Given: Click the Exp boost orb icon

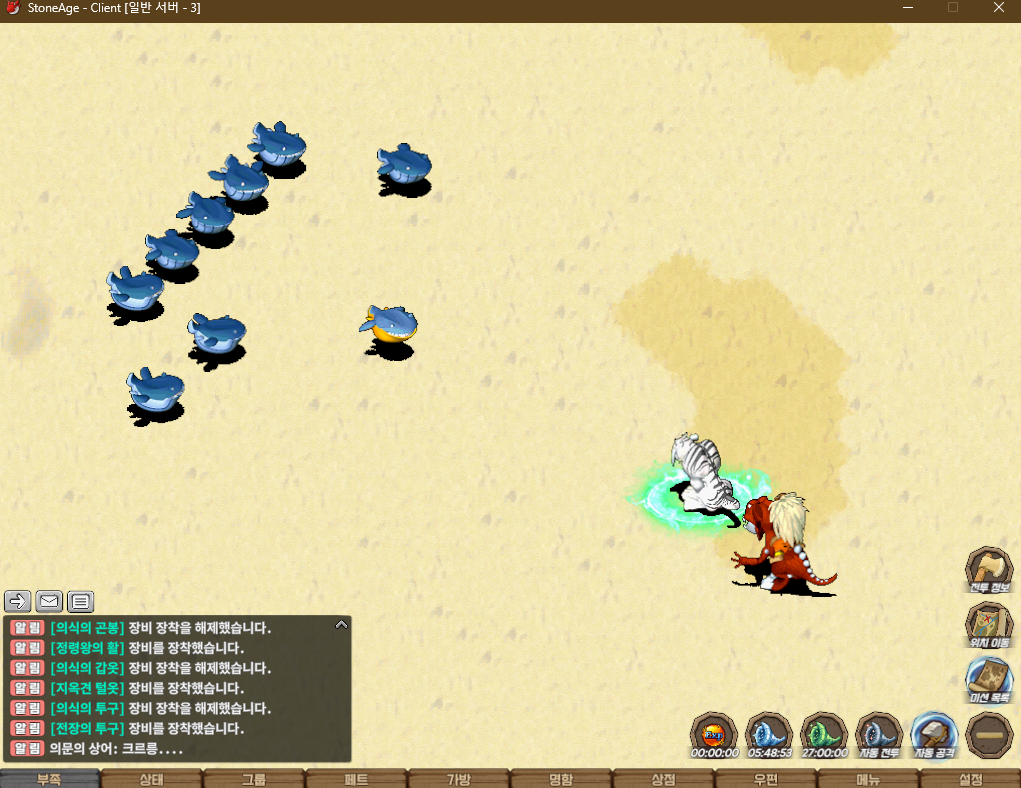Looking at the screenshot, I should 714,735.
